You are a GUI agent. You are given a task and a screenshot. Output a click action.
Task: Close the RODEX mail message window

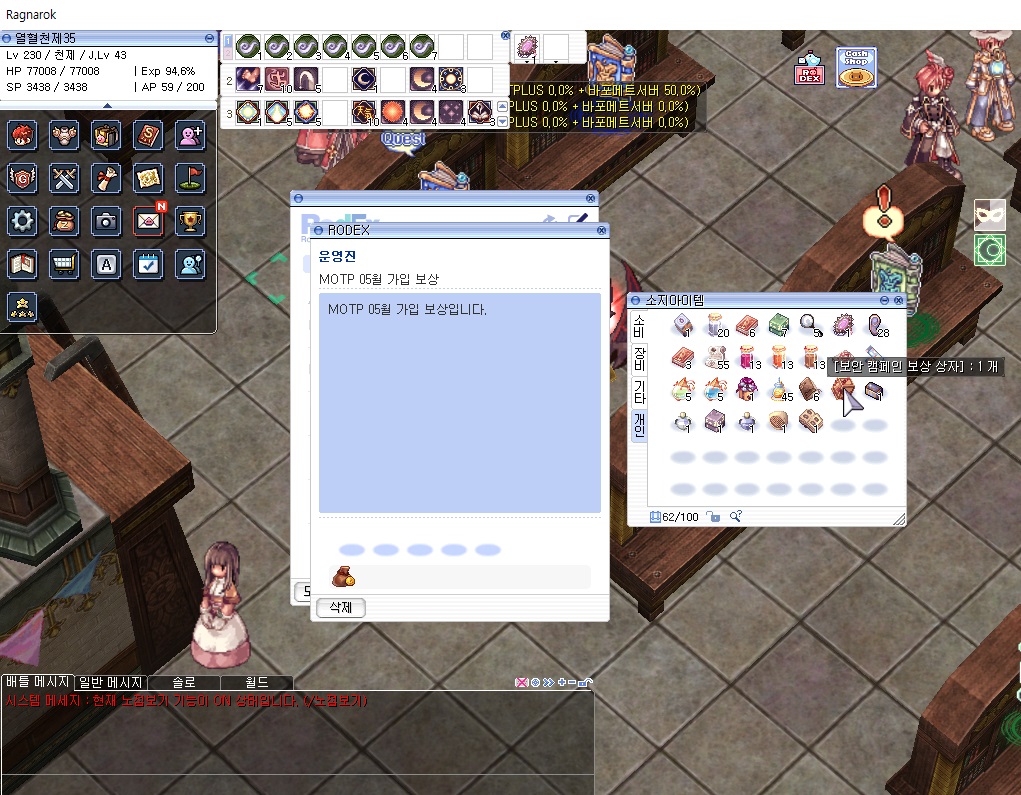coord(601,230)
